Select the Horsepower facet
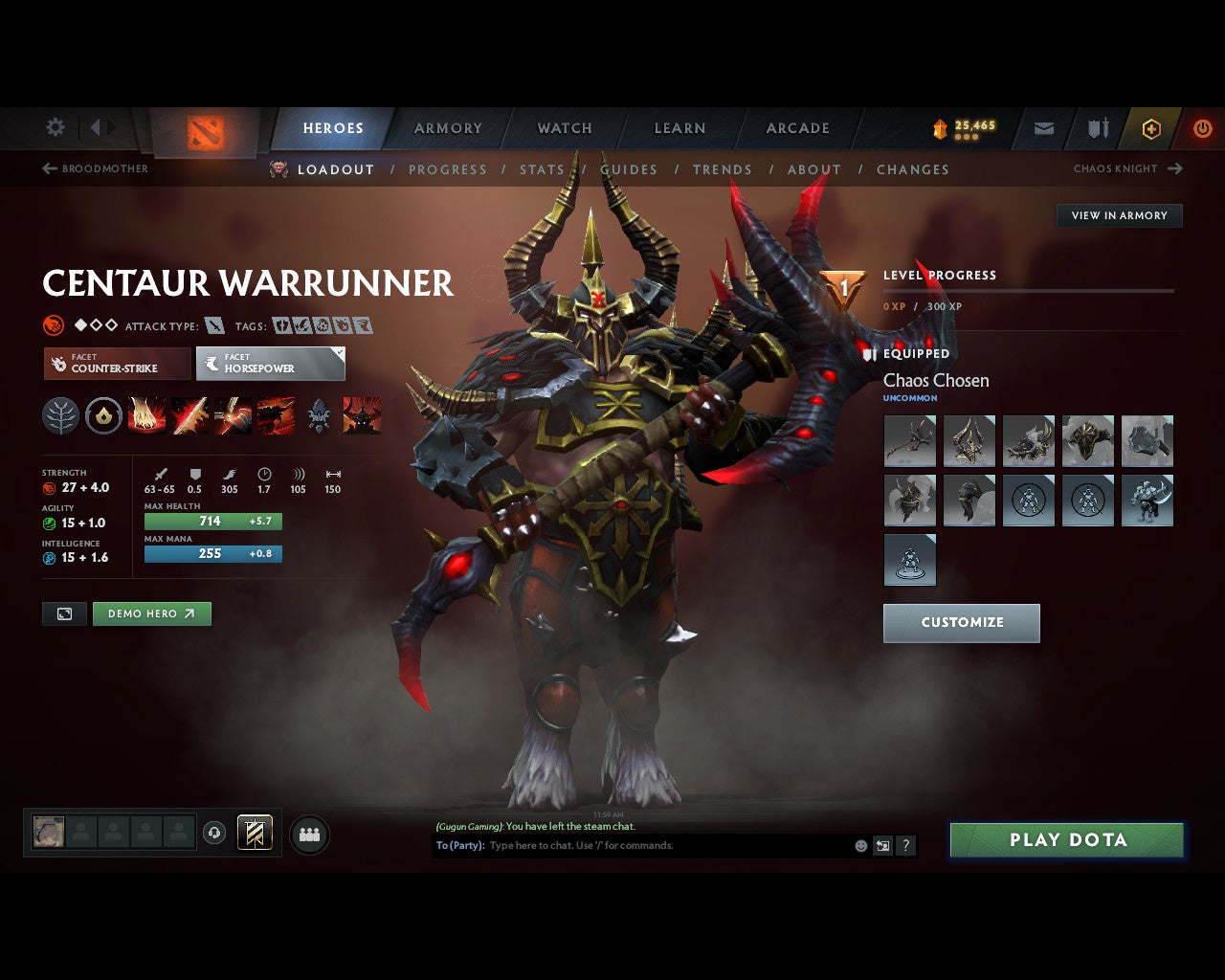Viewport: 1225px width, 980px height. [271, 364]
